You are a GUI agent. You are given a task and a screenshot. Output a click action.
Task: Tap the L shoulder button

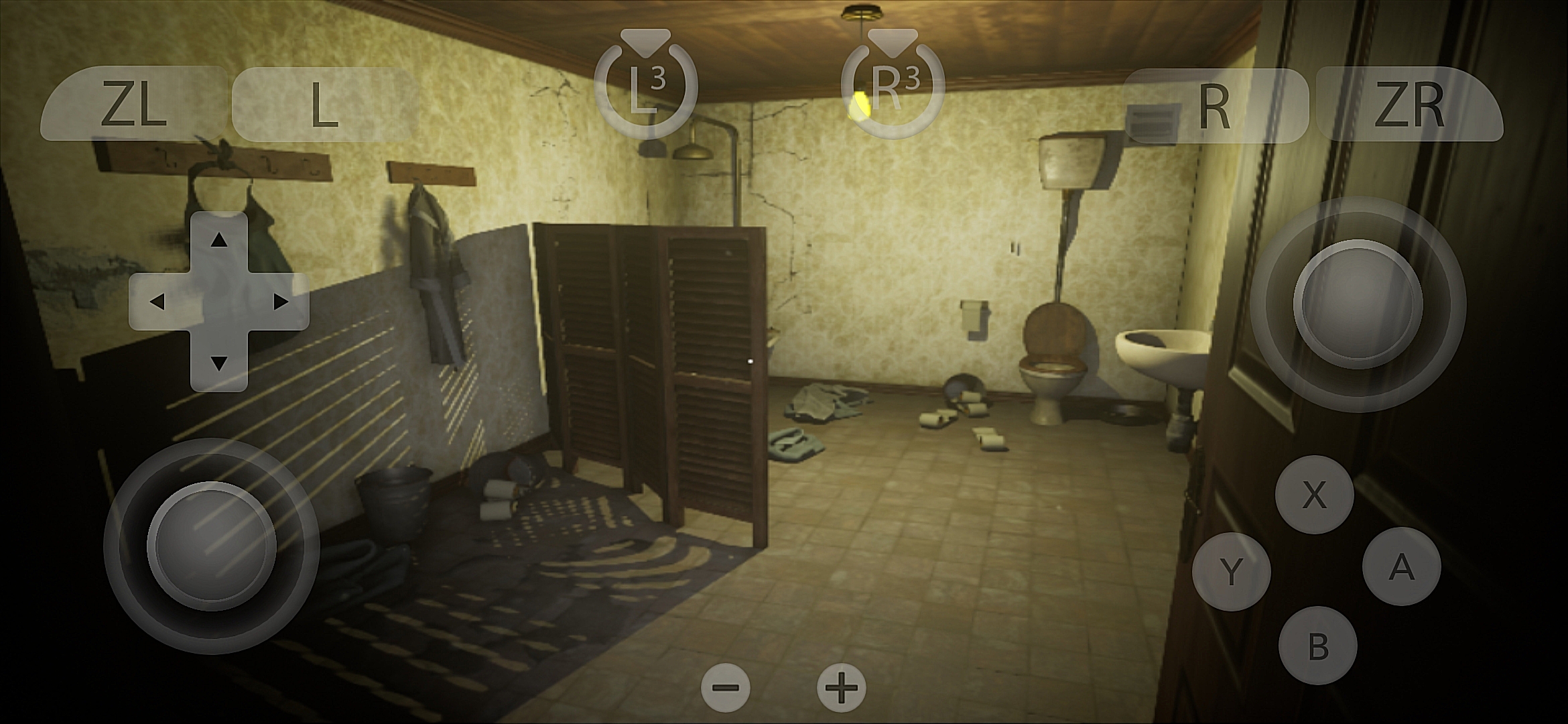(x=324, y=105)
